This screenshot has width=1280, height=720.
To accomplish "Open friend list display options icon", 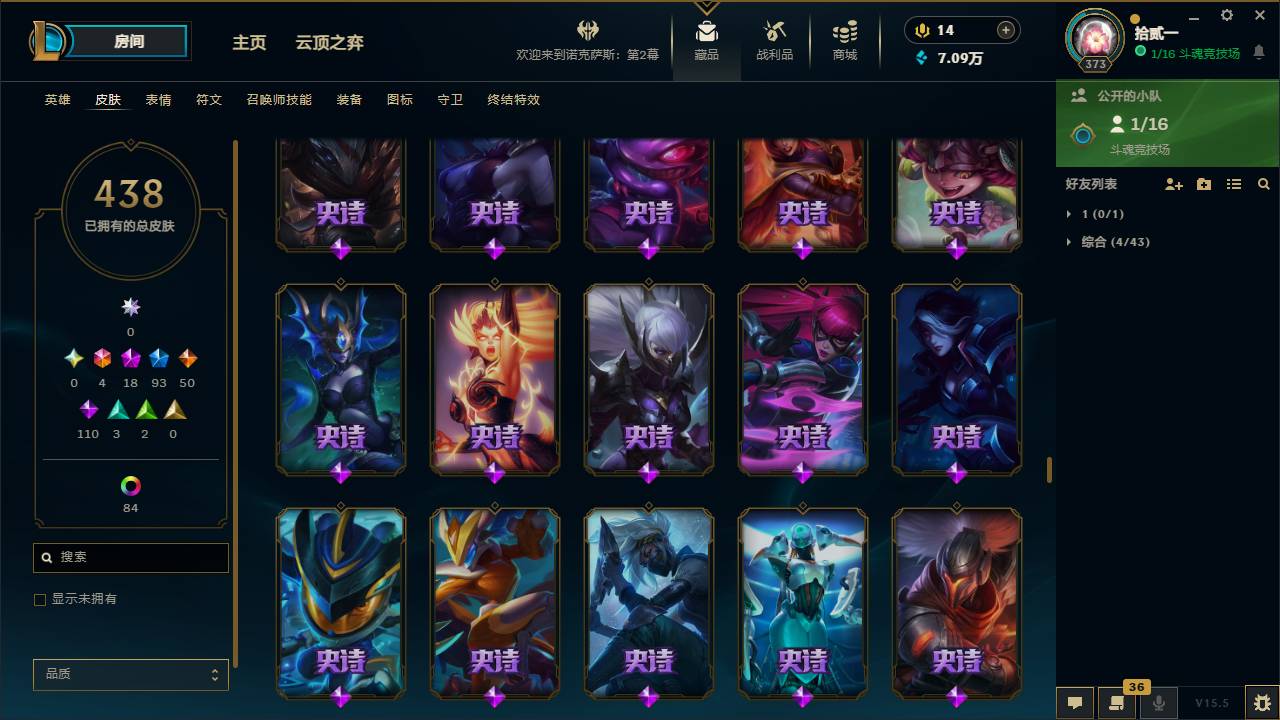I will coord(1233,184).
